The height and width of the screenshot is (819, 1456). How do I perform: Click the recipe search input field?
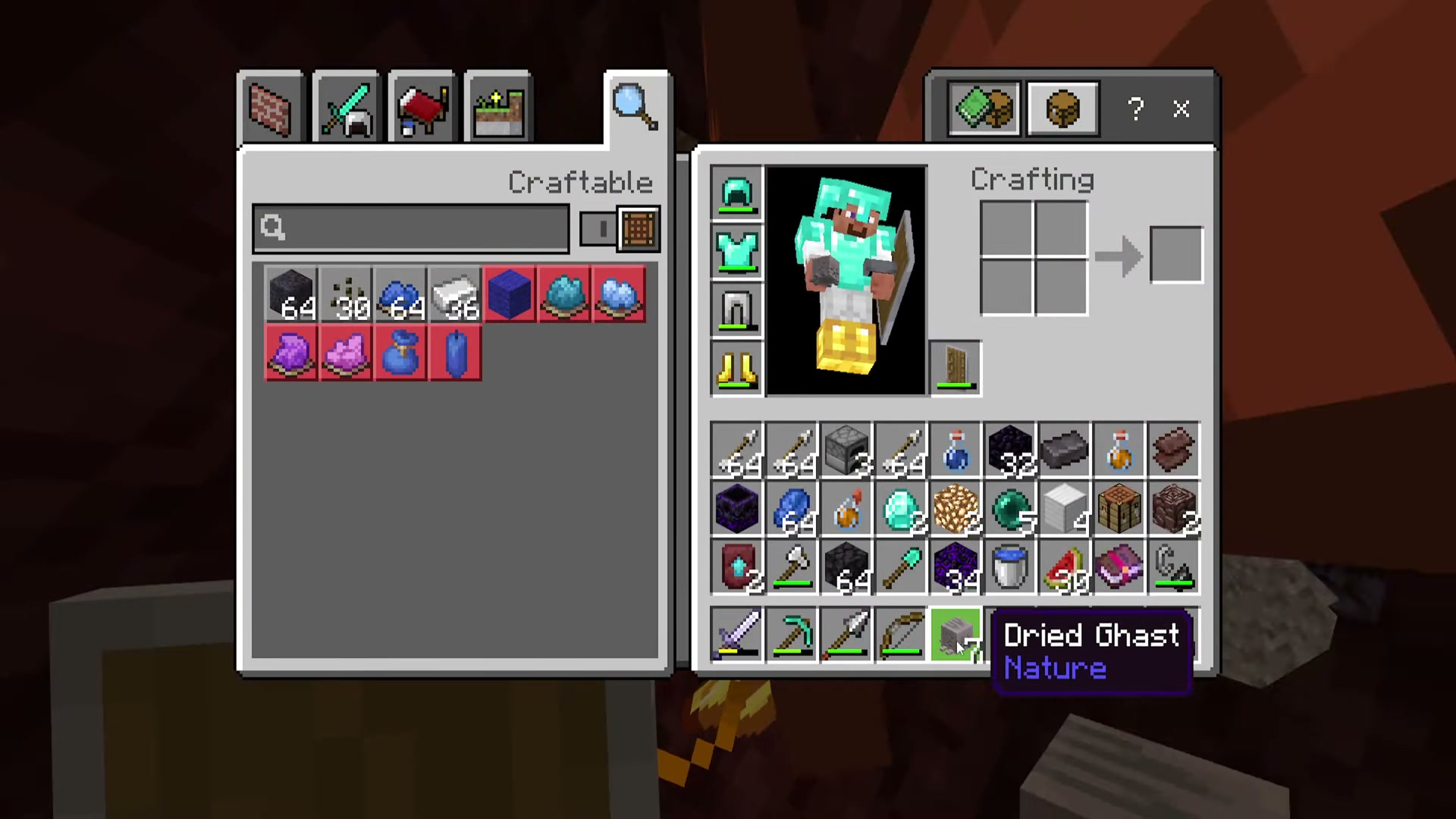pyautogui.click(x=409, y=229)
